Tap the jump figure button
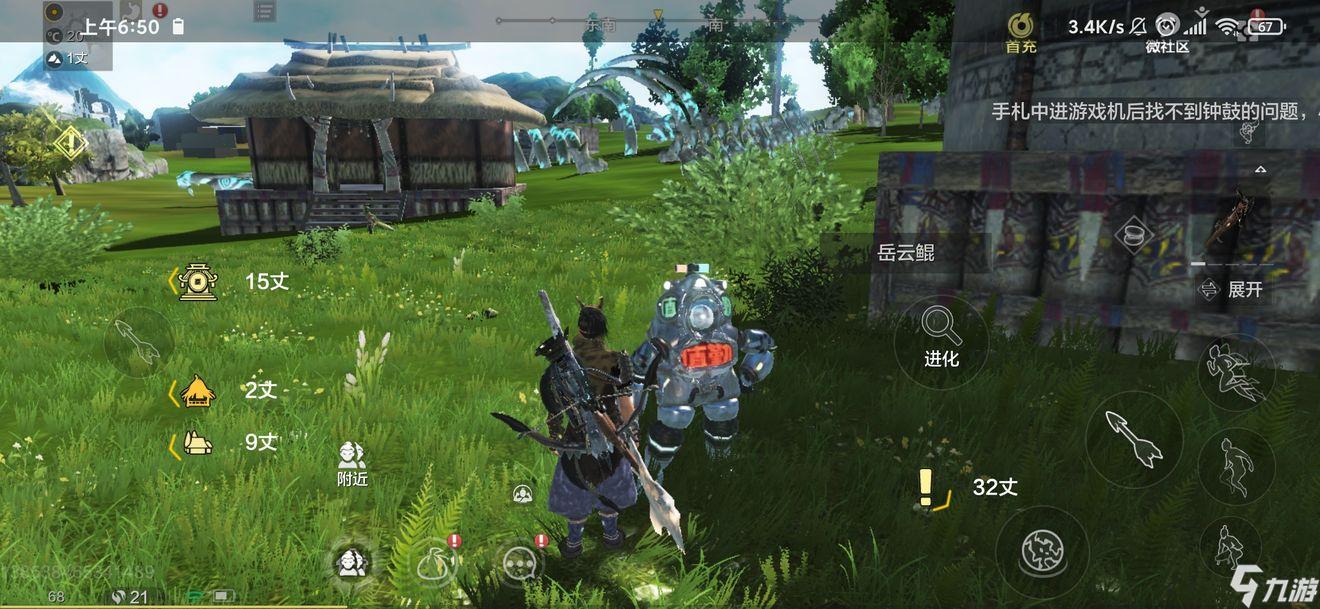This screenshot has width=1320, height=609. (x=1236, y=466)
